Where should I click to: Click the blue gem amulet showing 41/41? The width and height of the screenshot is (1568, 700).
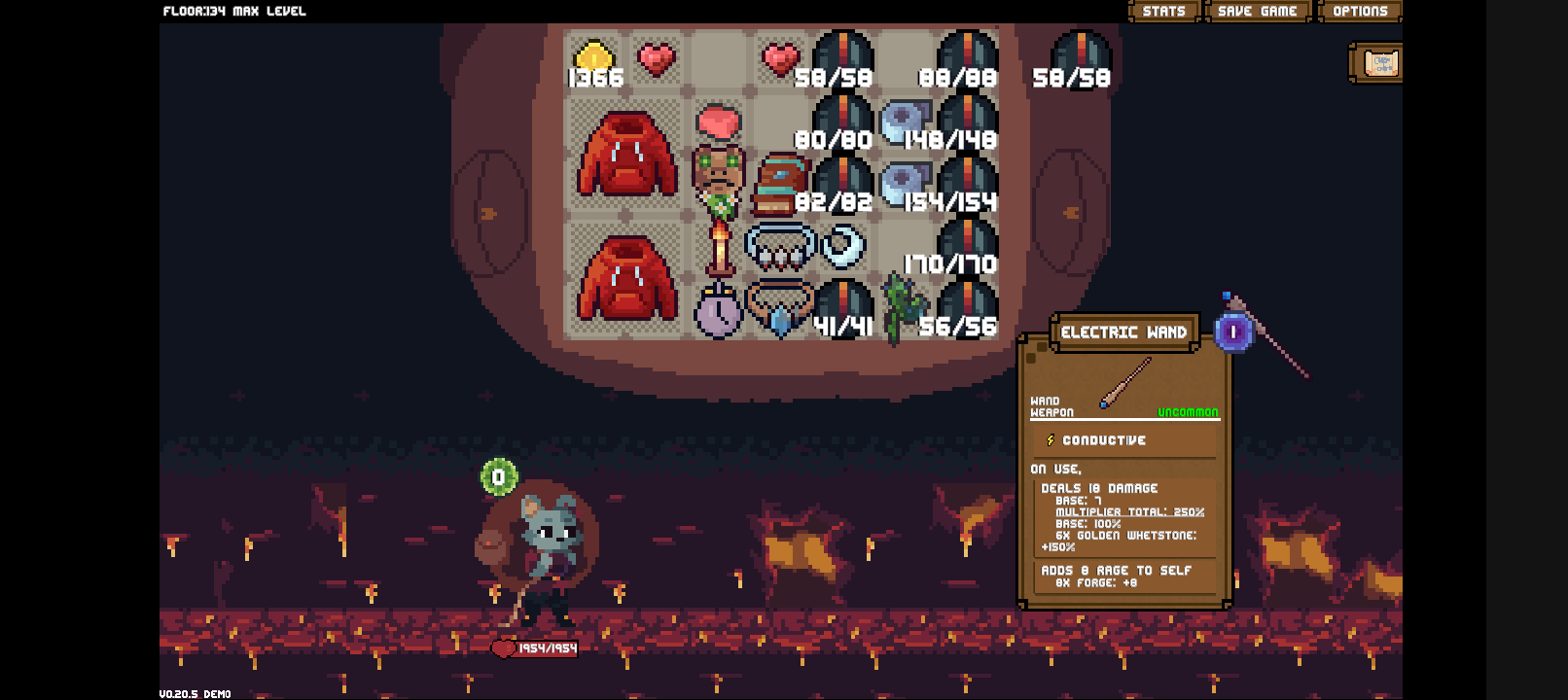point(781,313)
